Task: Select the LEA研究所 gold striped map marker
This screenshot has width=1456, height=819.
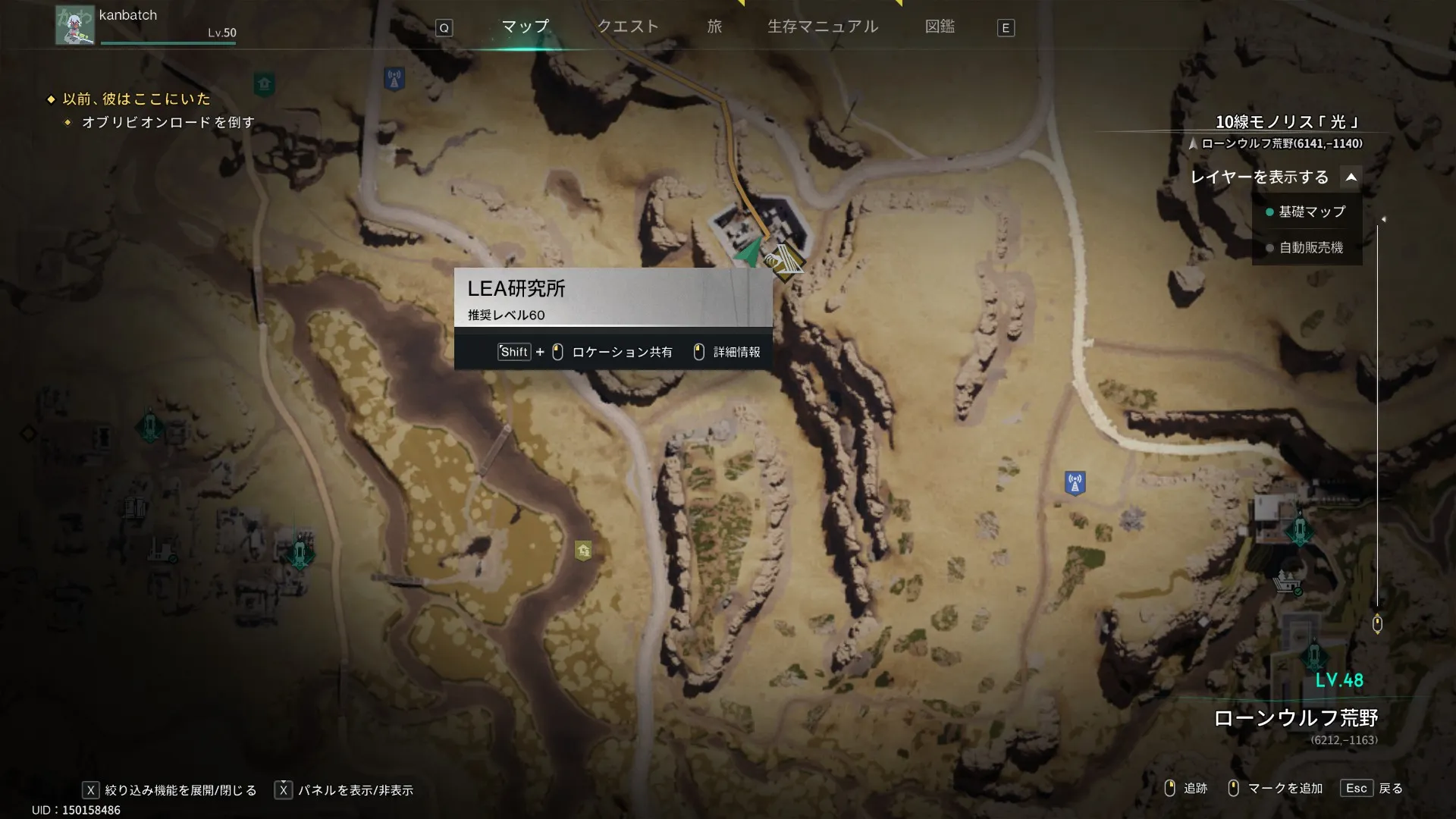Action: 786,262
